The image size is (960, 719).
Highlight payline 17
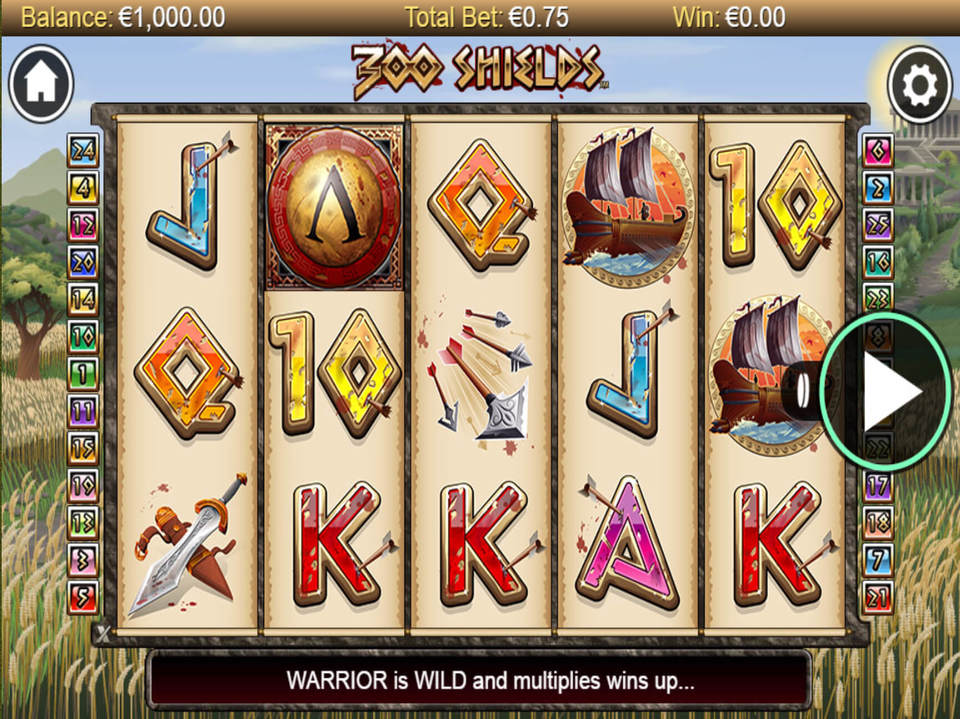[x=877, y=487]
